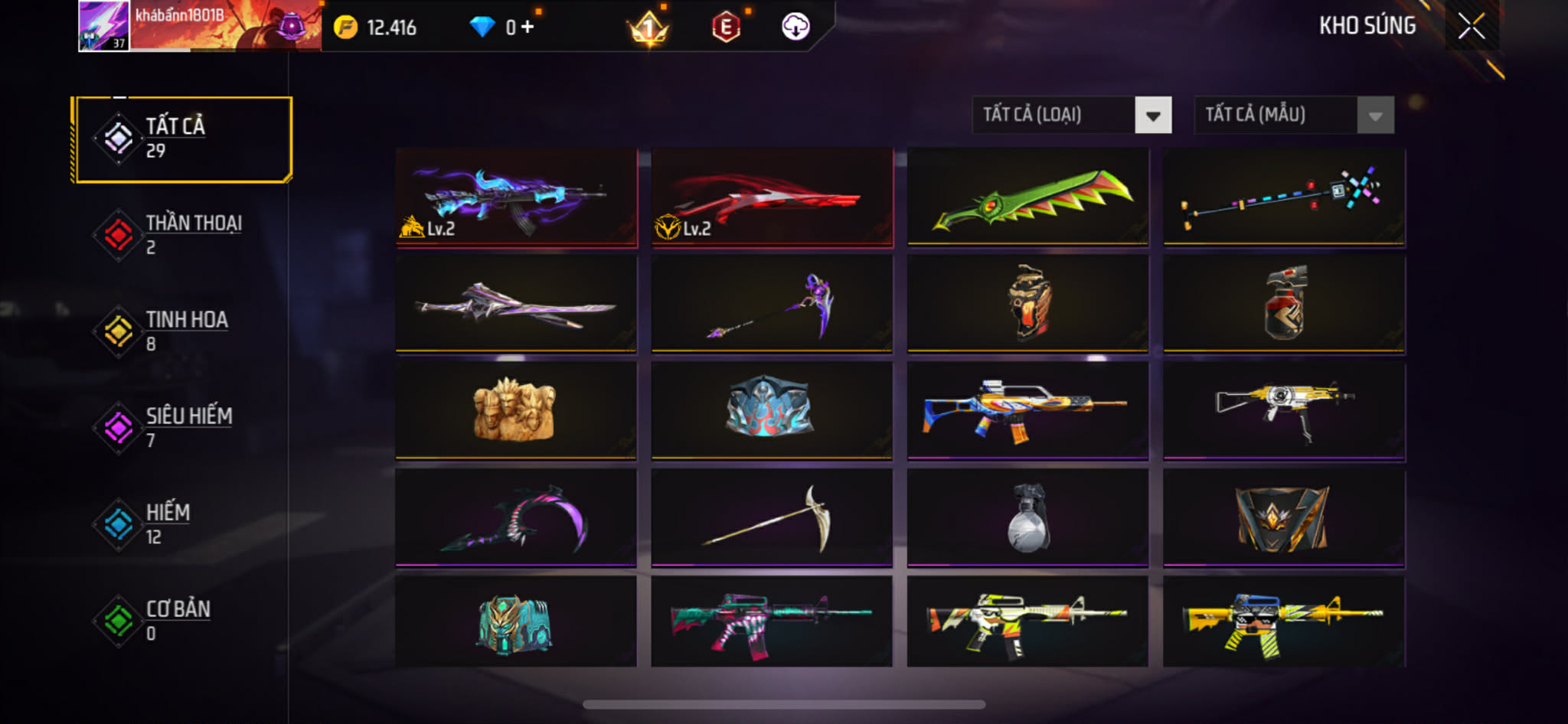Select the golden stone heads gloo wall
Screen dimensions: 1568x724
[x=516, y=411]
